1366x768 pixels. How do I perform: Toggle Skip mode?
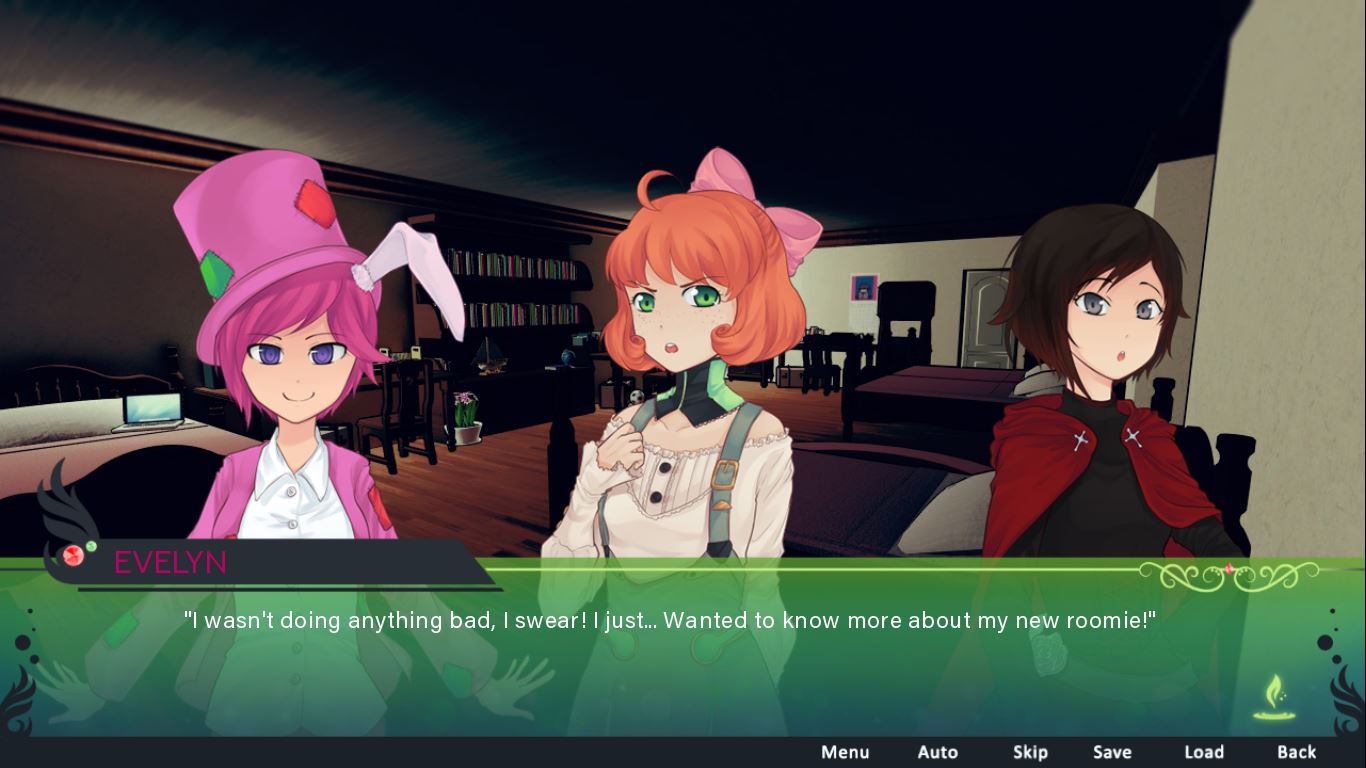1030,752
